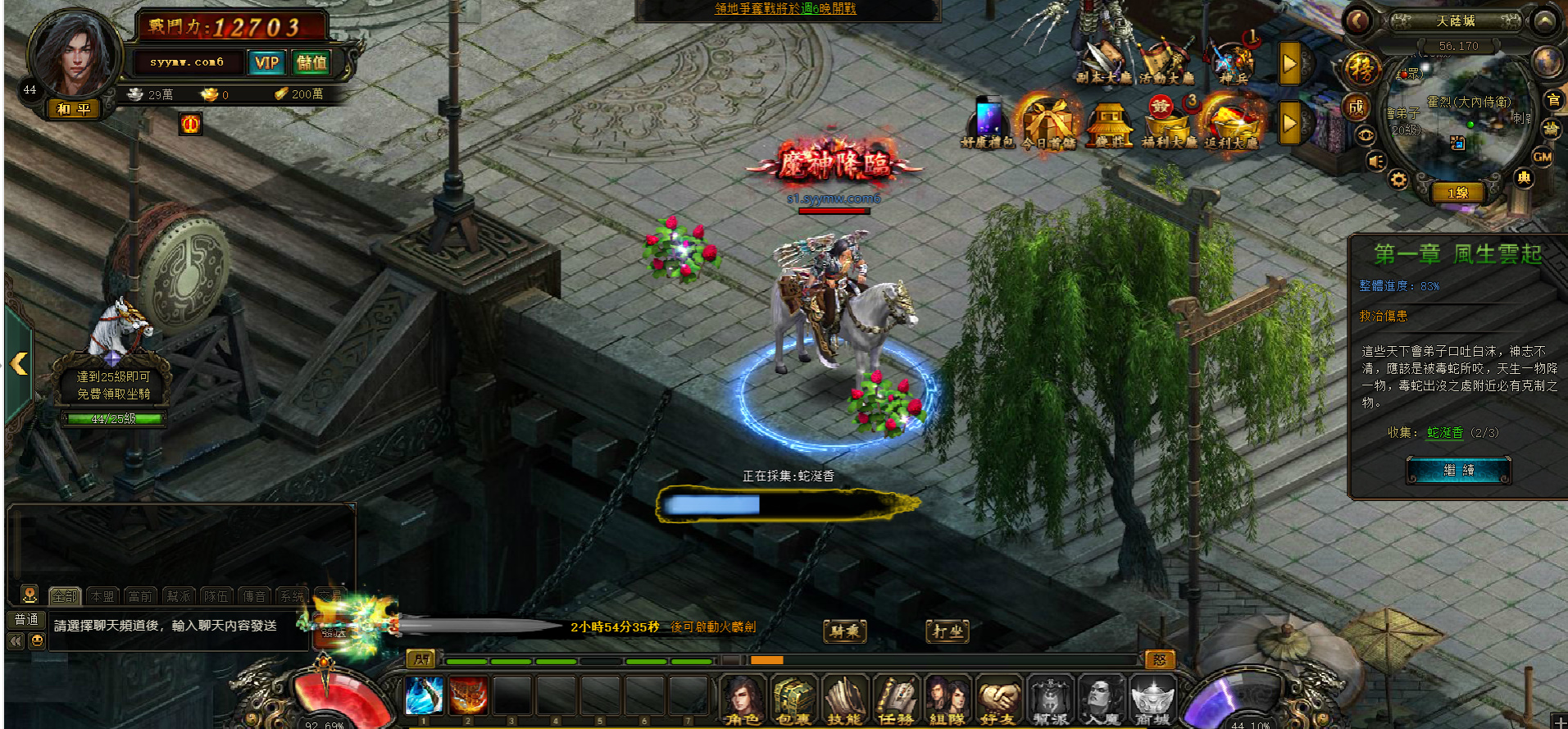
Task: Activate the red fire skill in slot 2
Action: 468,695
